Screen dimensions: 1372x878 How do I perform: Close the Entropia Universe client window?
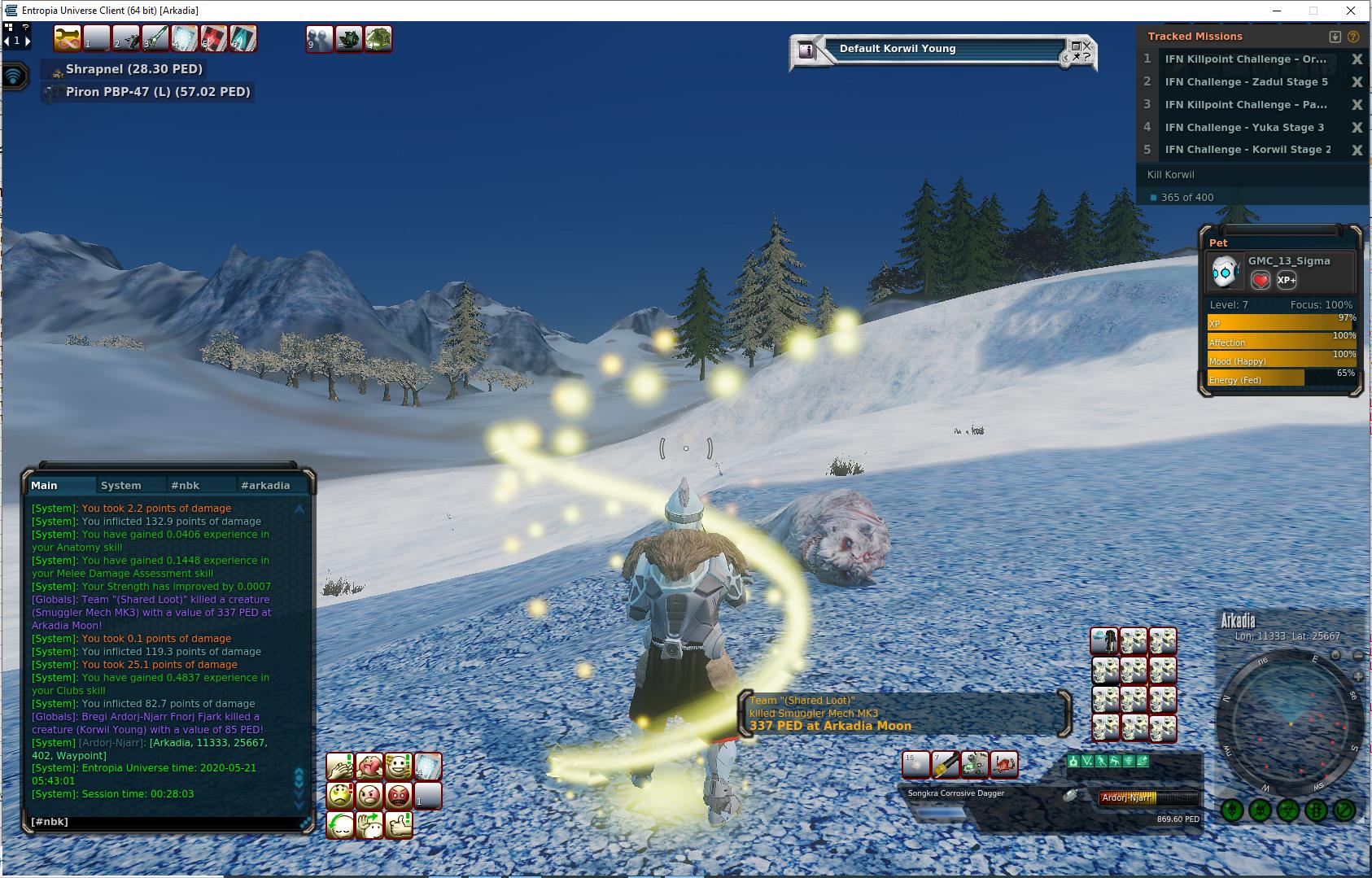[1352, 11]
